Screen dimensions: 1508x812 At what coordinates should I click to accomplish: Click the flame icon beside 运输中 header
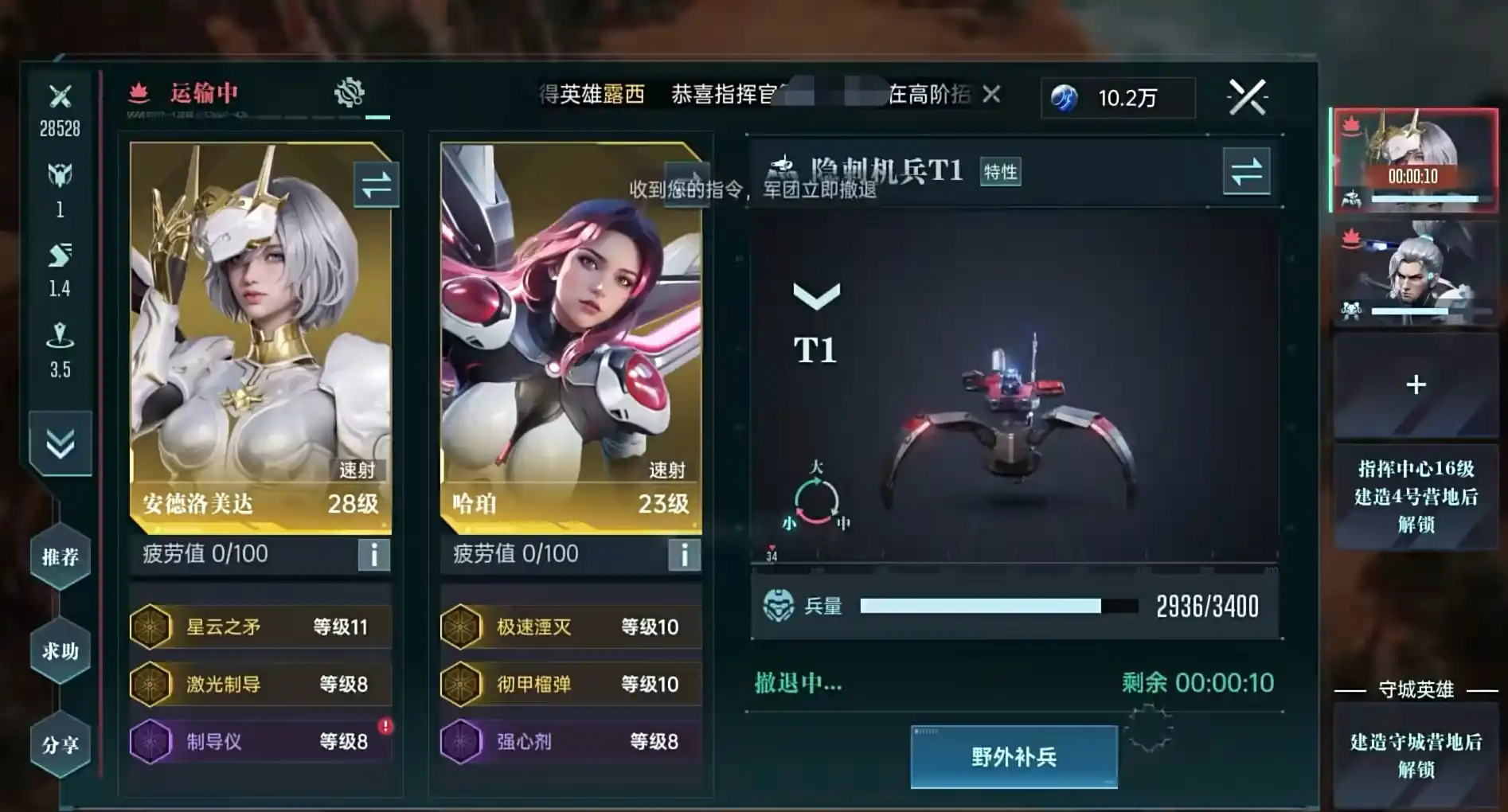point(139,93)
